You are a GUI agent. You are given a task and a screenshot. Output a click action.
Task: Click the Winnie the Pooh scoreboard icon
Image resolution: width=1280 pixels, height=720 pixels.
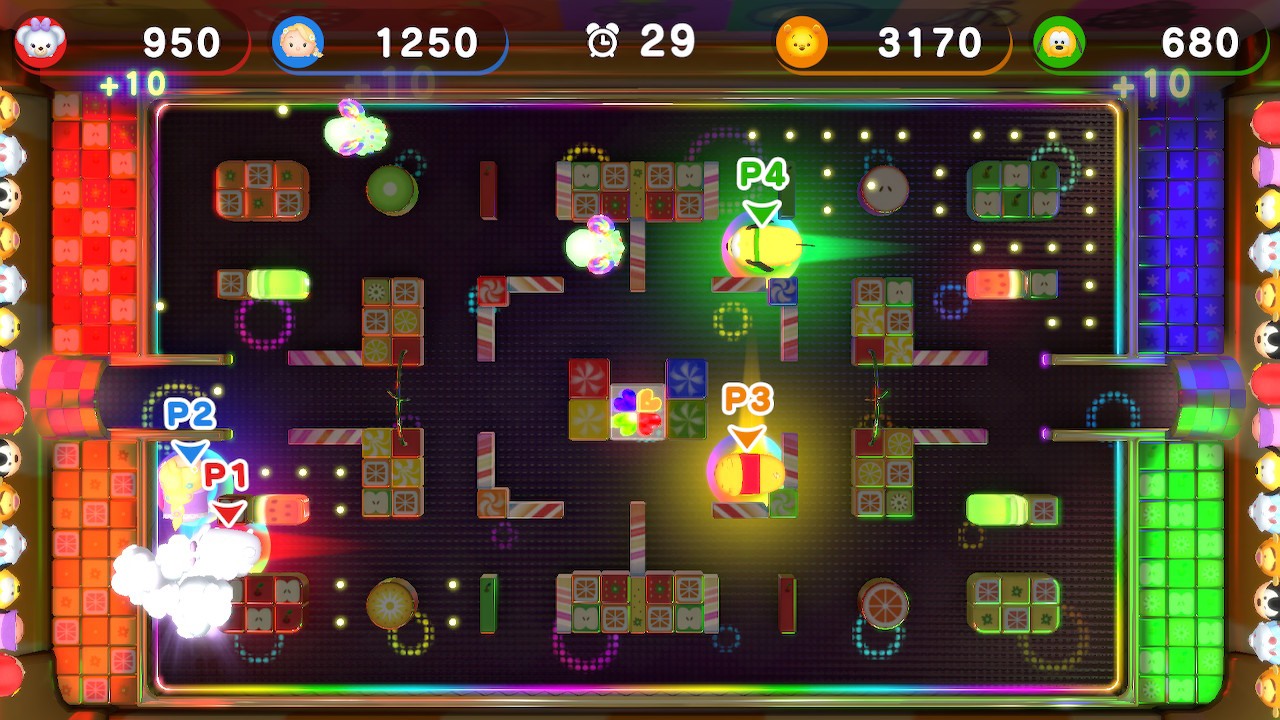click(x=800, y=41)
